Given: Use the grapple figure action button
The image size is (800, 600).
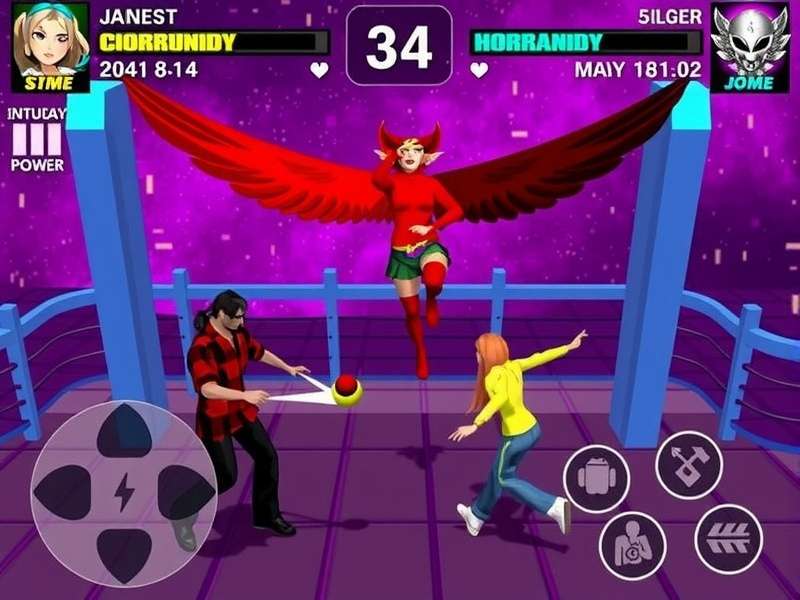Looking at the screenshot, I should pyautogui.click(x=632, y=545).
